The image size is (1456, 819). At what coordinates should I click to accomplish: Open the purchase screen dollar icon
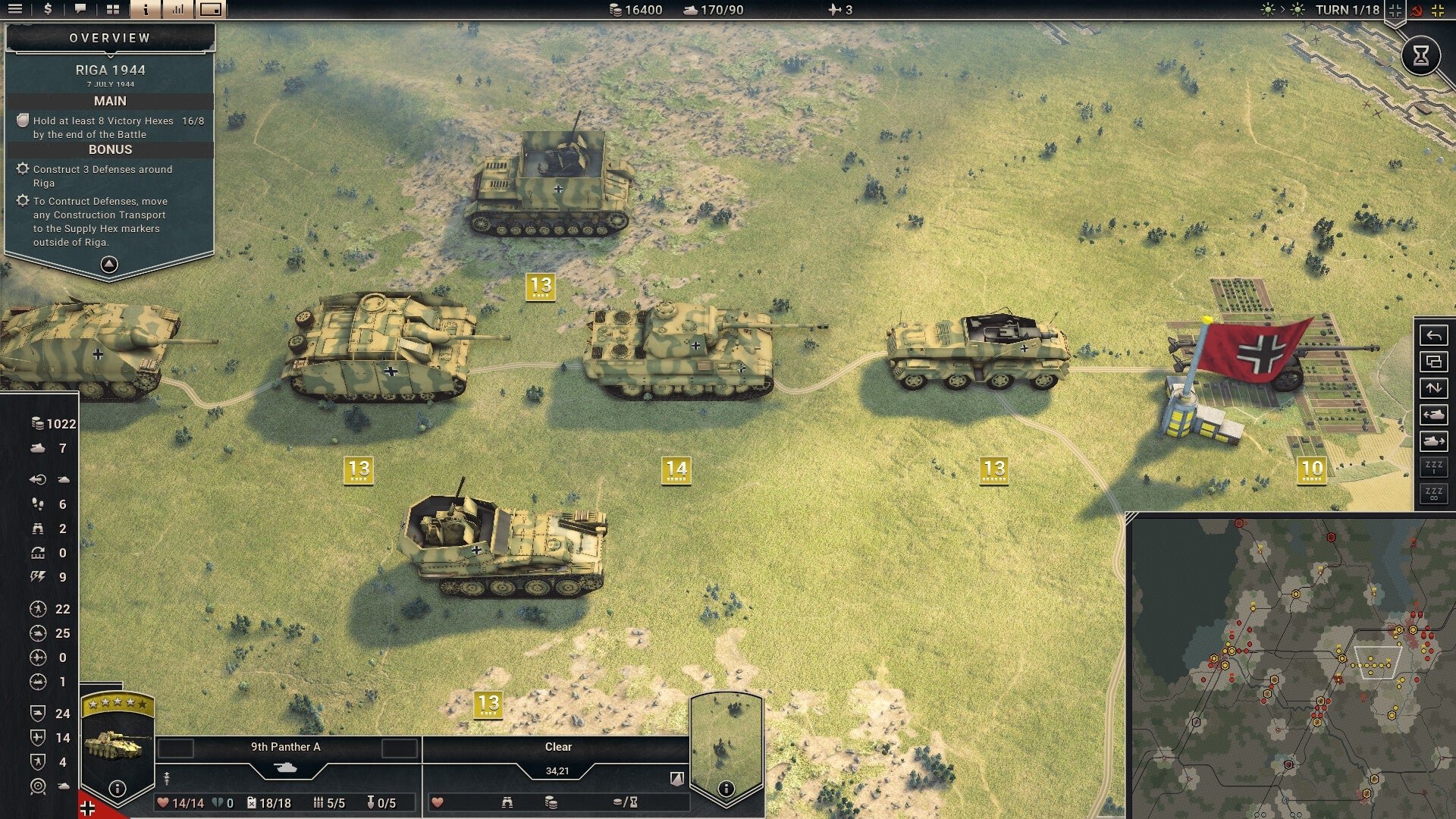click(48, 9)
